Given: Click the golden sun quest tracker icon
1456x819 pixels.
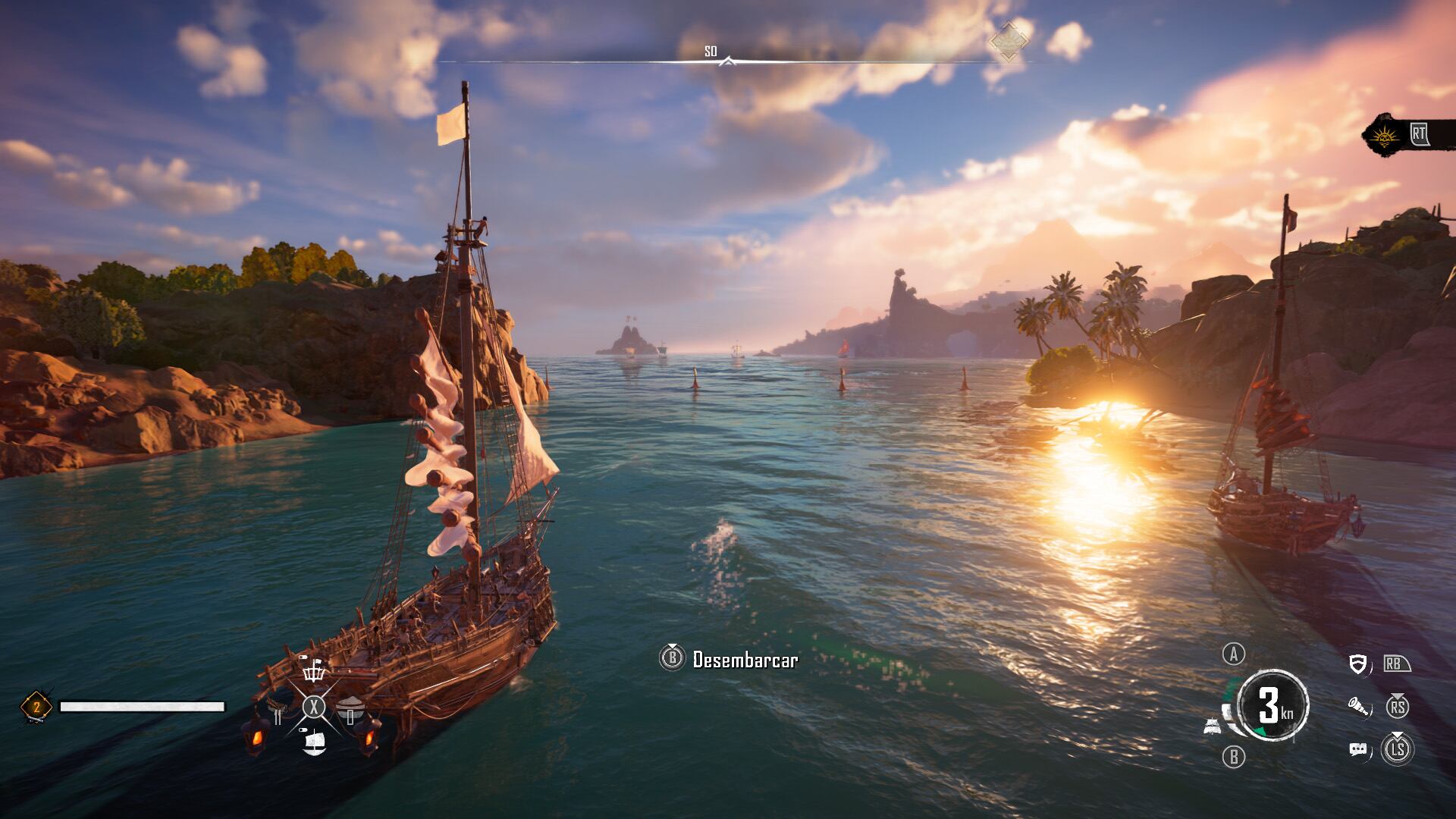Looking at the screenshot, I should tap(1386, 136).
